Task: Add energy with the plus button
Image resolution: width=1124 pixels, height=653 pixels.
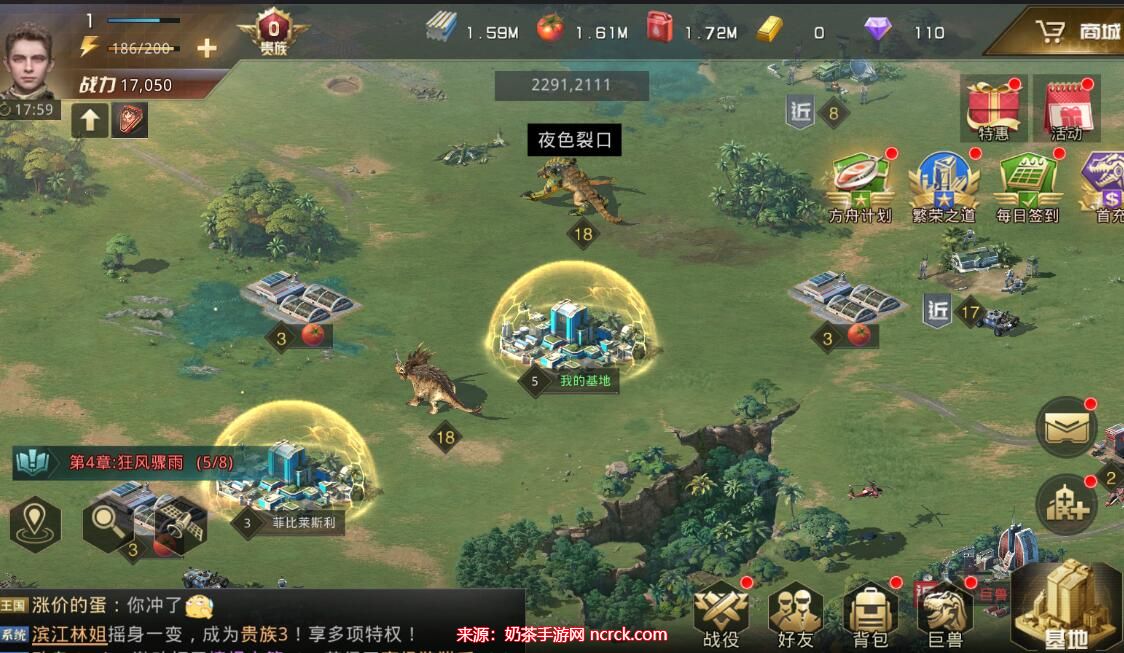Action: pos(206,48)
